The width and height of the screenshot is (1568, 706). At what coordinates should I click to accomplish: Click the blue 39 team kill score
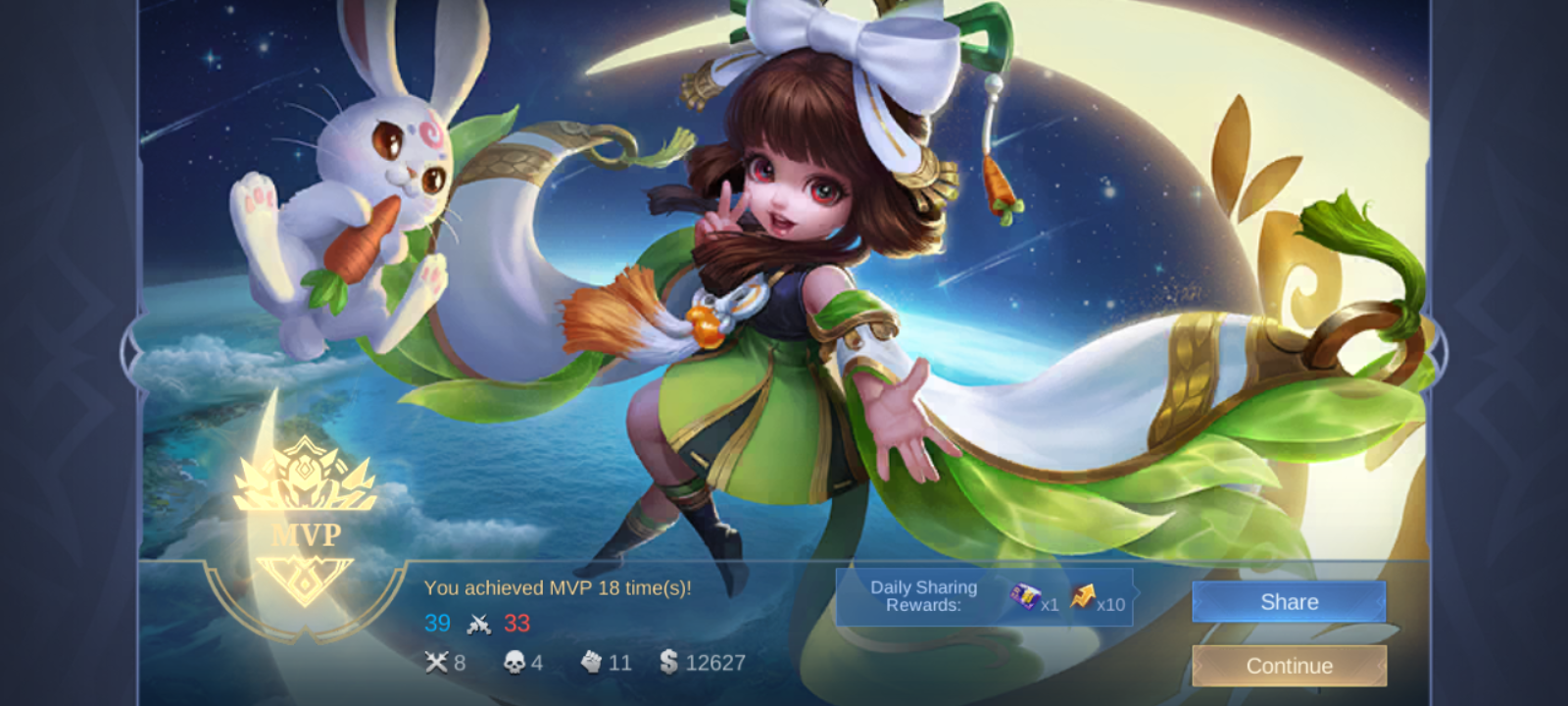439,623
